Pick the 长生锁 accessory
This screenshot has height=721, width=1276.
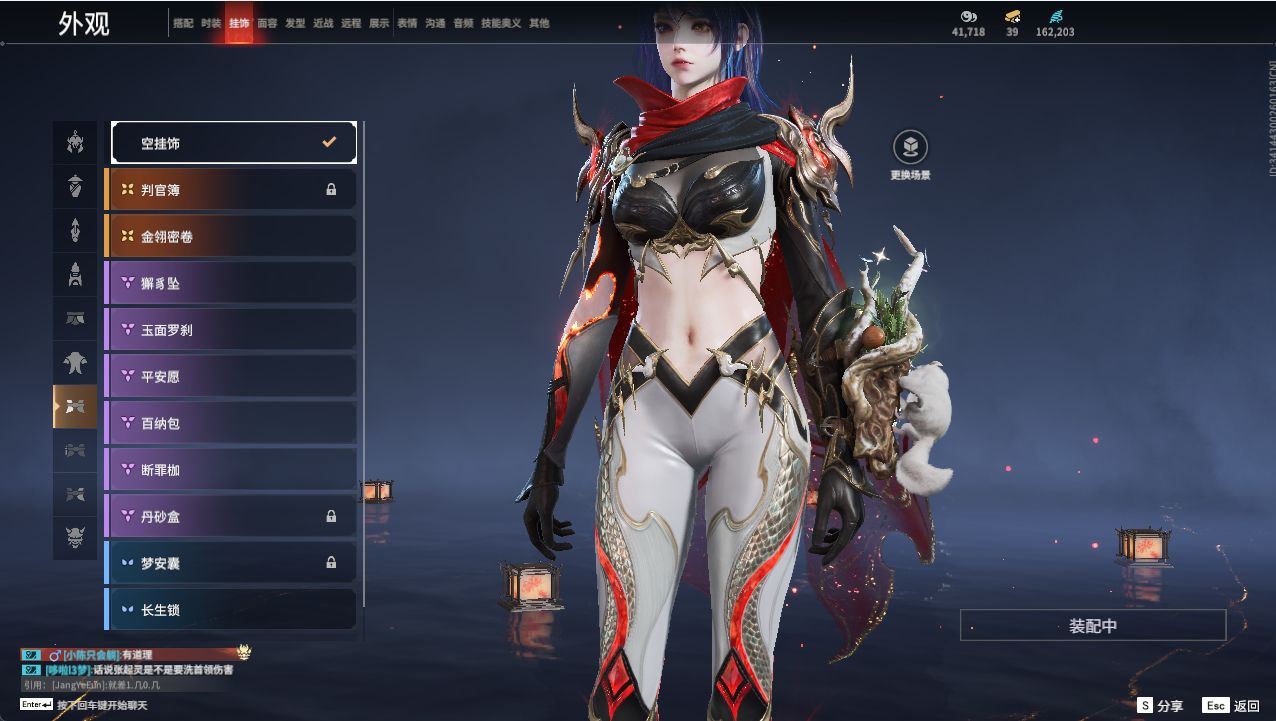(231, 609)
